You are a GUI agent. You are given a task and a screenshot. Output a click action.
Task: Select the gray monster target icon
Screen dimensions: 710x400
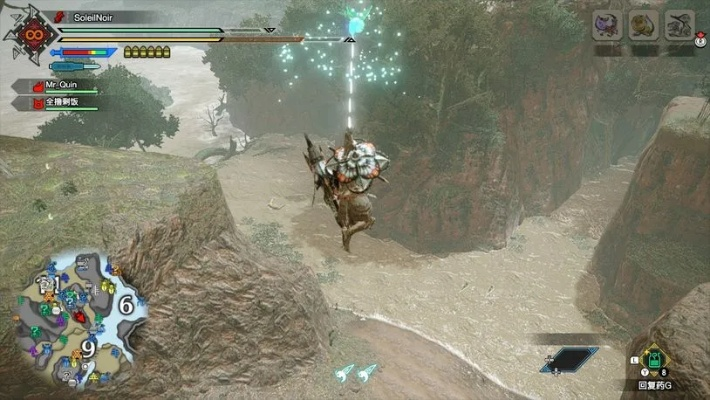[679, 24]
